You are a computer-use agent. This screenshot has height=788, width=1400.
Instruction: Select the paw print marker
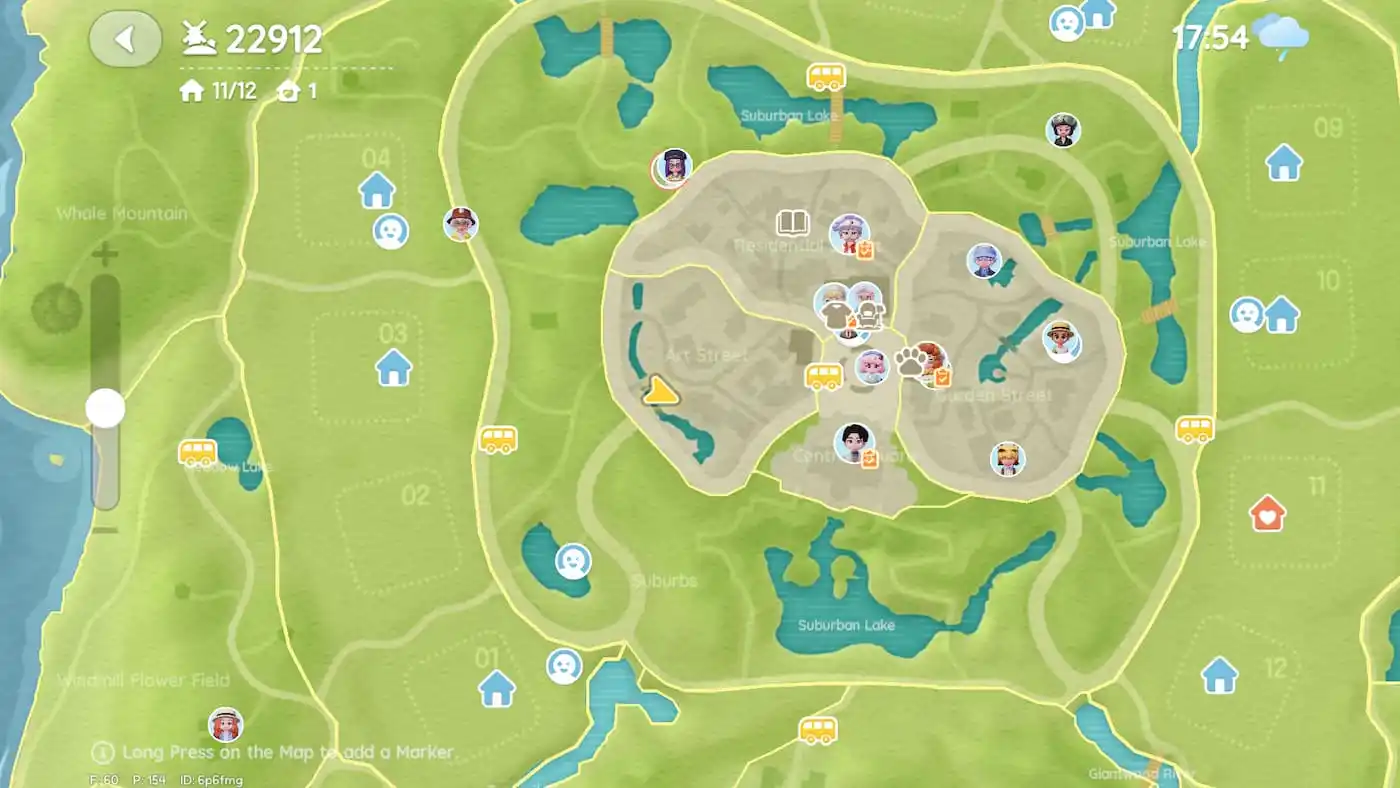pyautogui.click(x=910, y=362)
